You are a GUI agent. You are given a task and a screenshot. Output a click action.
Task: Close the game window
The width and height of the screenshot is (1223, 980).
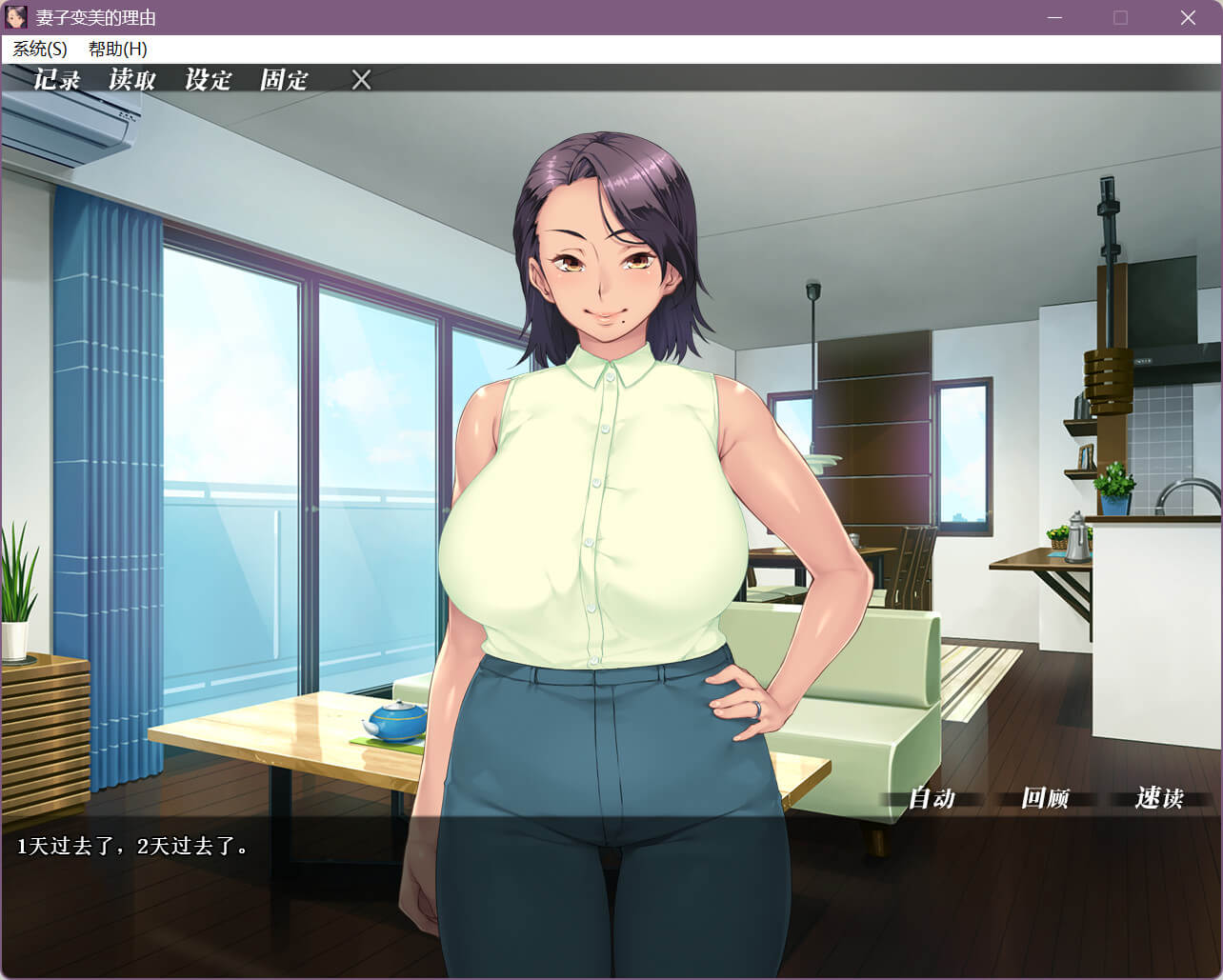pyautogui.click(x=1188, y=18)
